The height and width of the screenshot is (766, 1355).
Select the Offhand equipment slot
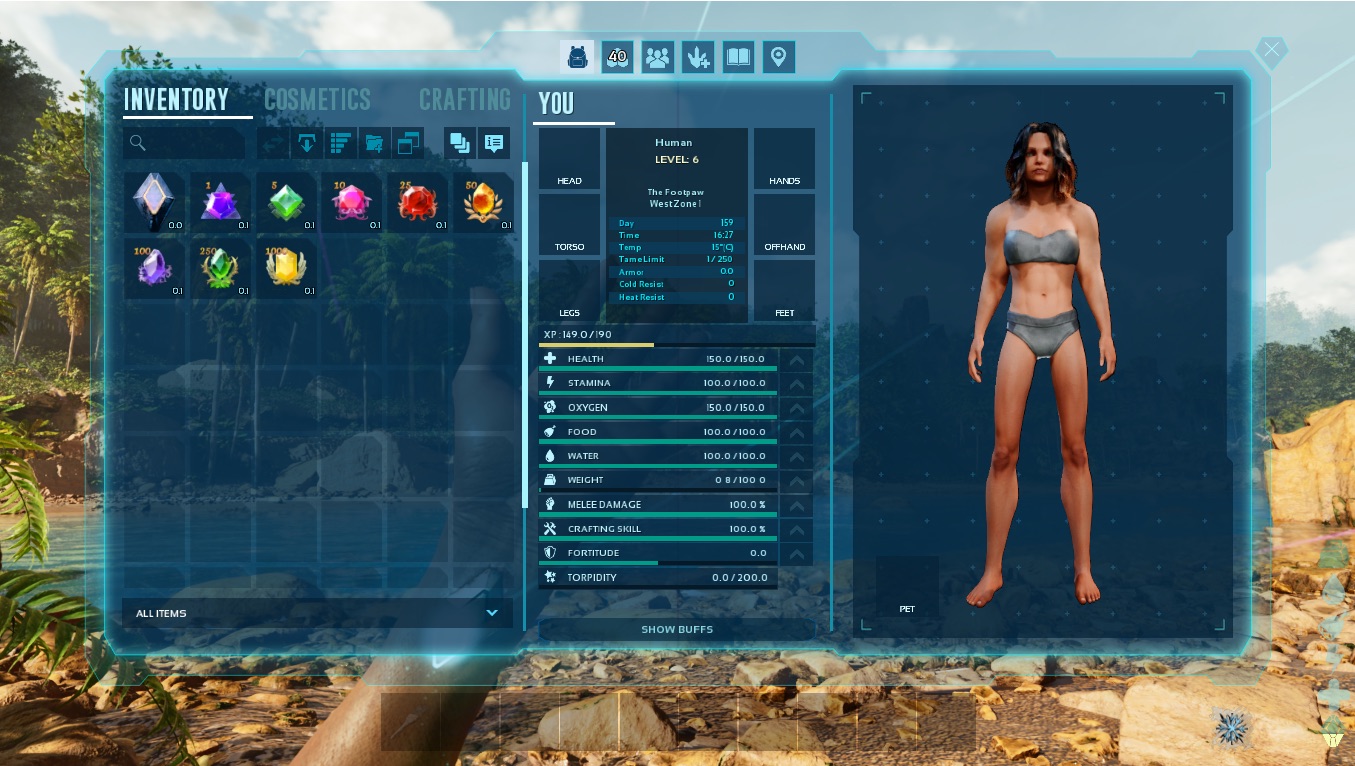coord(784,225)
